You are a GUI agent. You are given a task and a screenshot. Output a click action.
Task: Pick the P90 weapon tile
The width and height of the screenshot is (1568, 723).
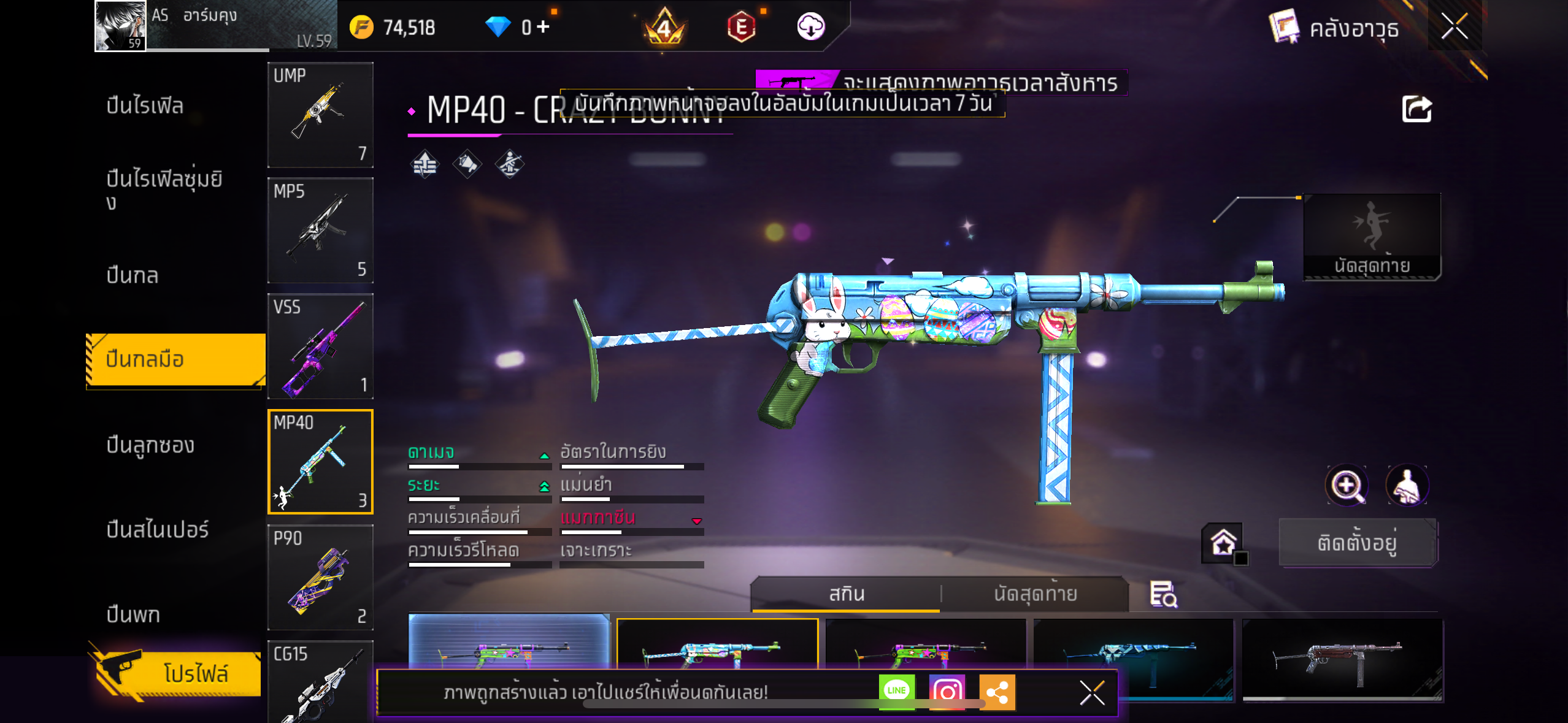(x=320, y=577)
